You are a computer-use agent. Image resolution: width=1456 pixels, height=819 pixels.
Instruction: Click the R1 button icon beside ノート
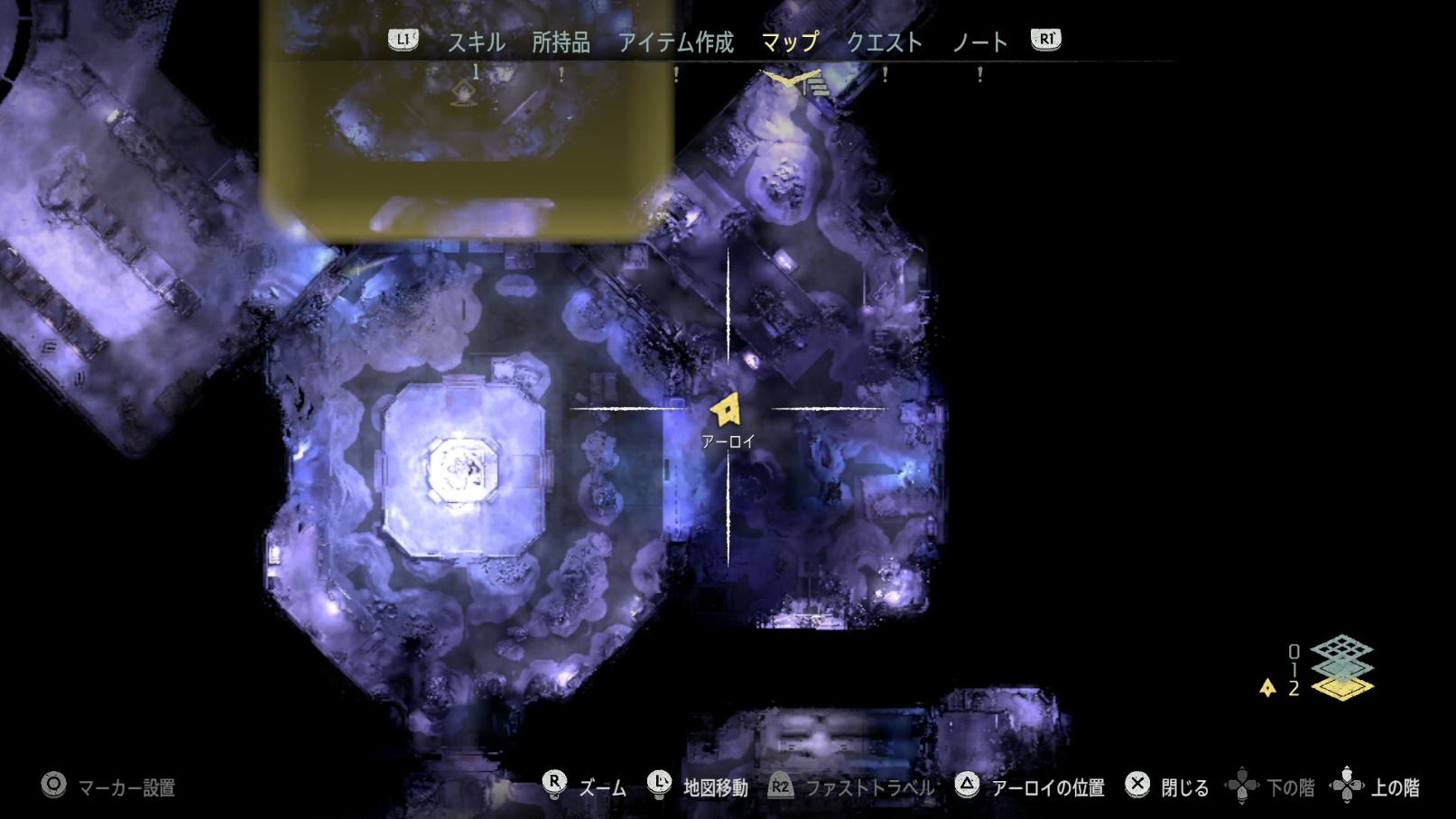coord(1045,39)
